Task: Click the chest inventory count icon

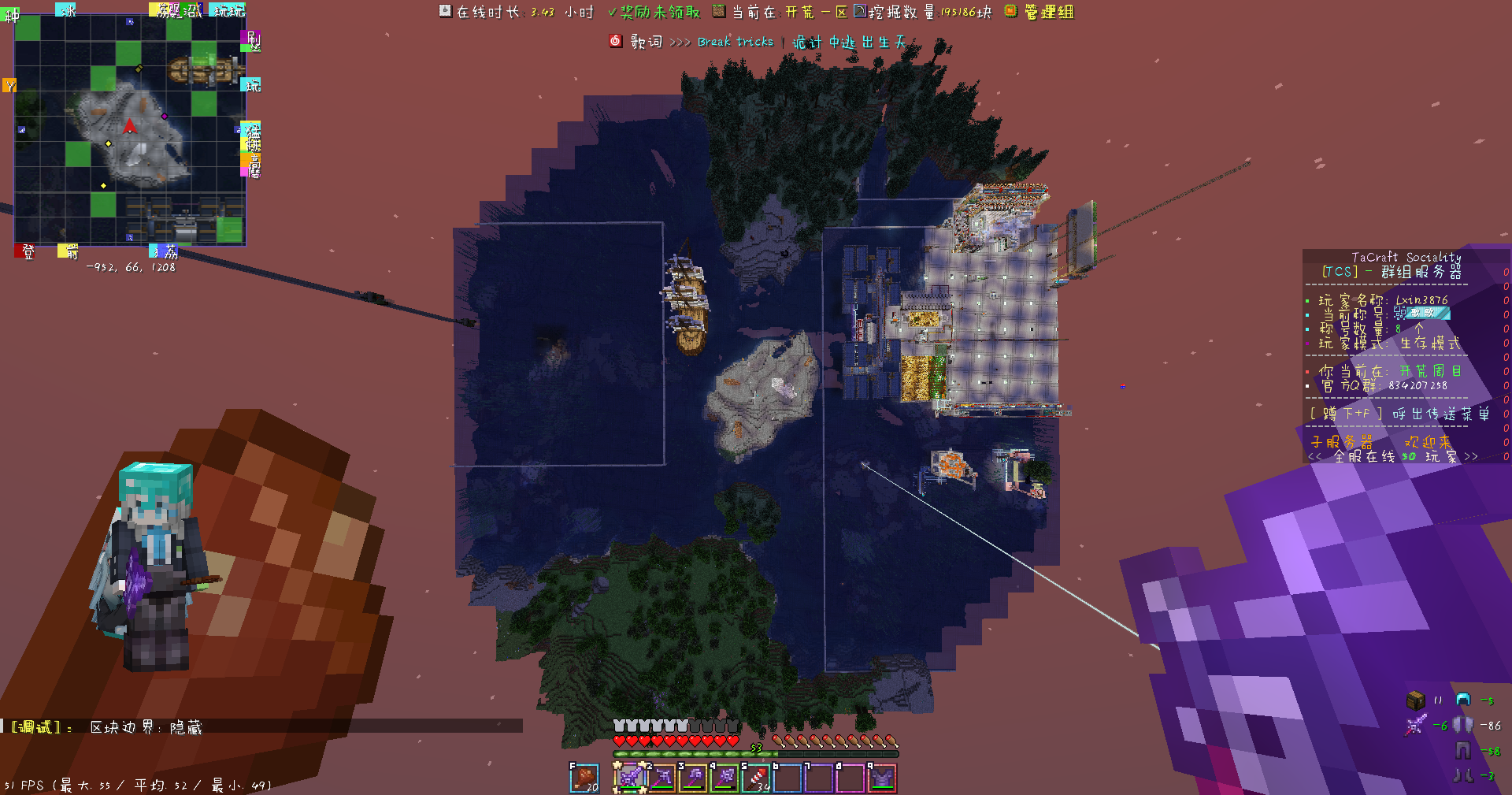Action: (1415, 700)
